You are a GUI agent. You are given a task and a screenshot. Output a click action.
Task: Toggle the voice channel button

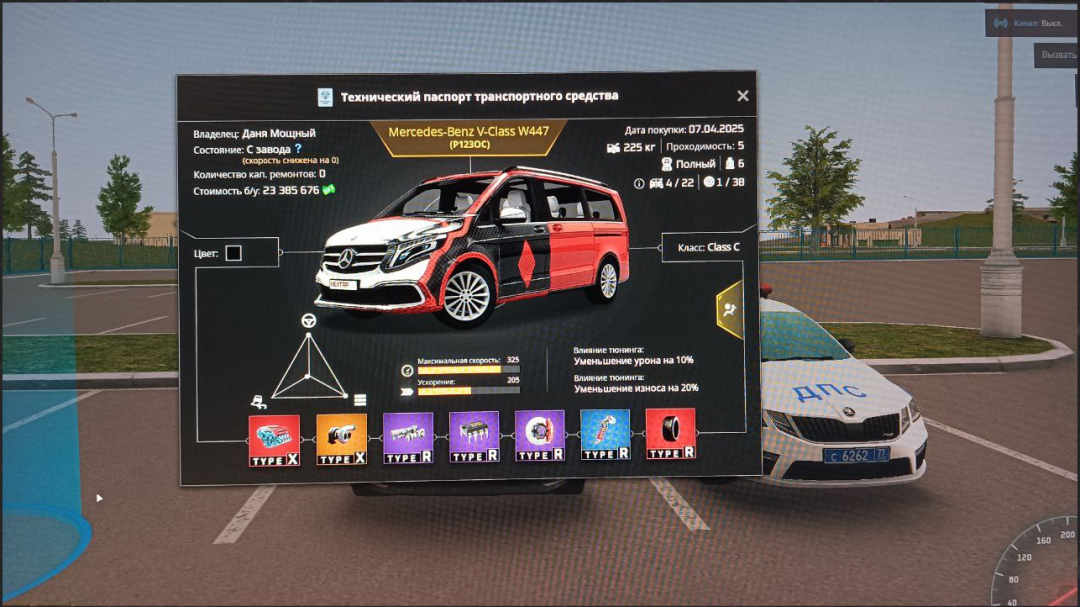(1030, 22)
